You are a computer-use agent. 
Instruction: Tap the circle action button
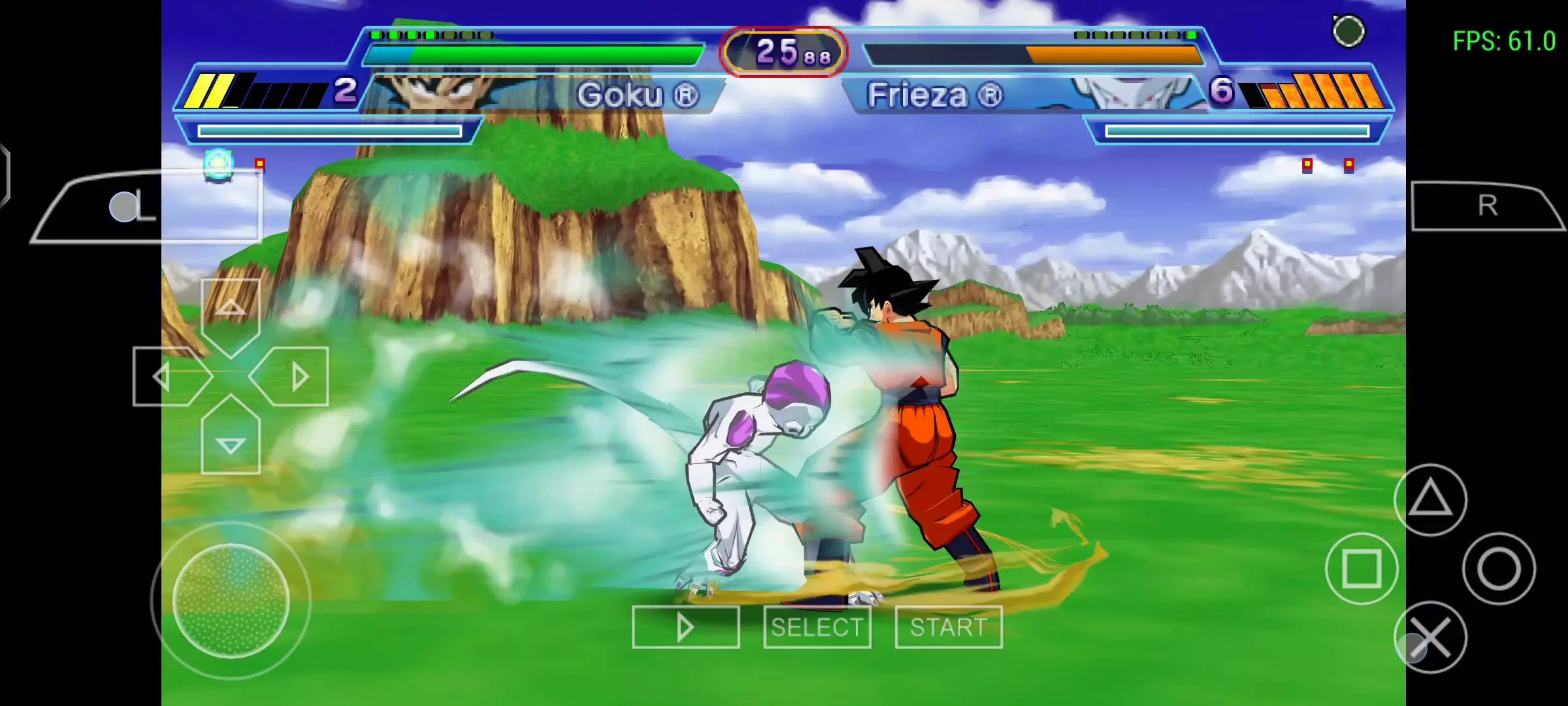pos(1499,568)
